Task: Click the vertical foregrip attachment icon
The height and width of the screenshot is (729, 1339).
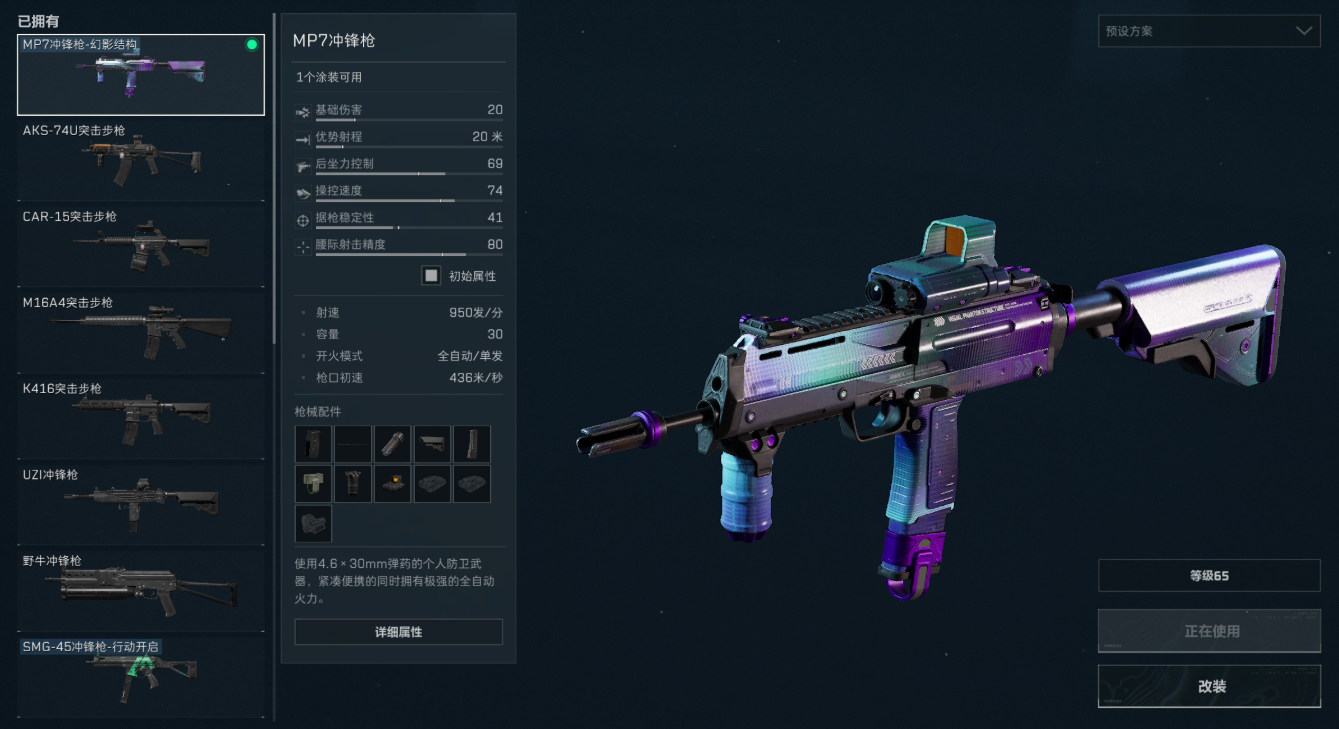Action: [352, 483]
